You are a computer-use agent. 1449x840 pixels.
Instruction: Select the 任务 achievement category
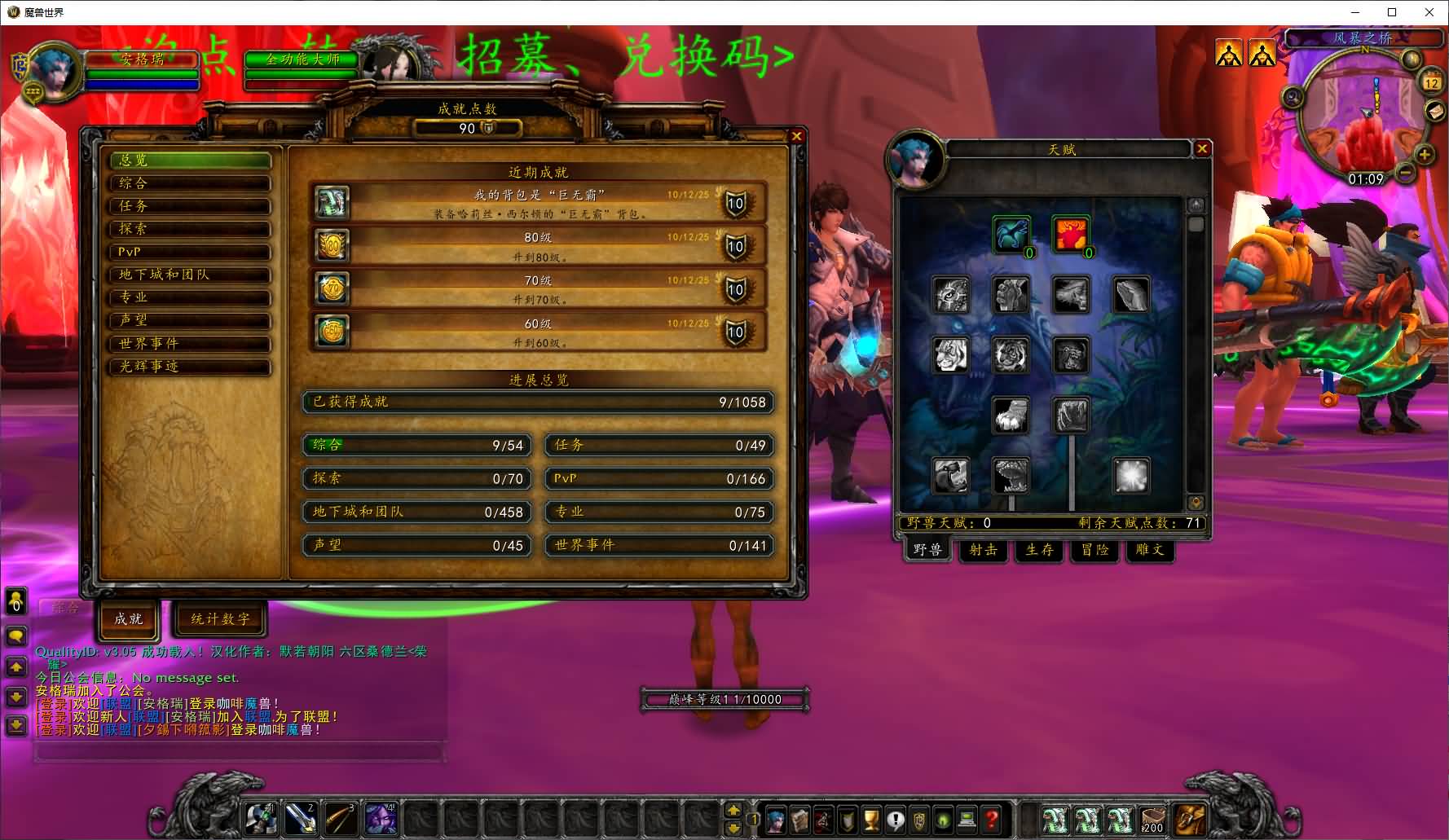click(x=190, y=206)
